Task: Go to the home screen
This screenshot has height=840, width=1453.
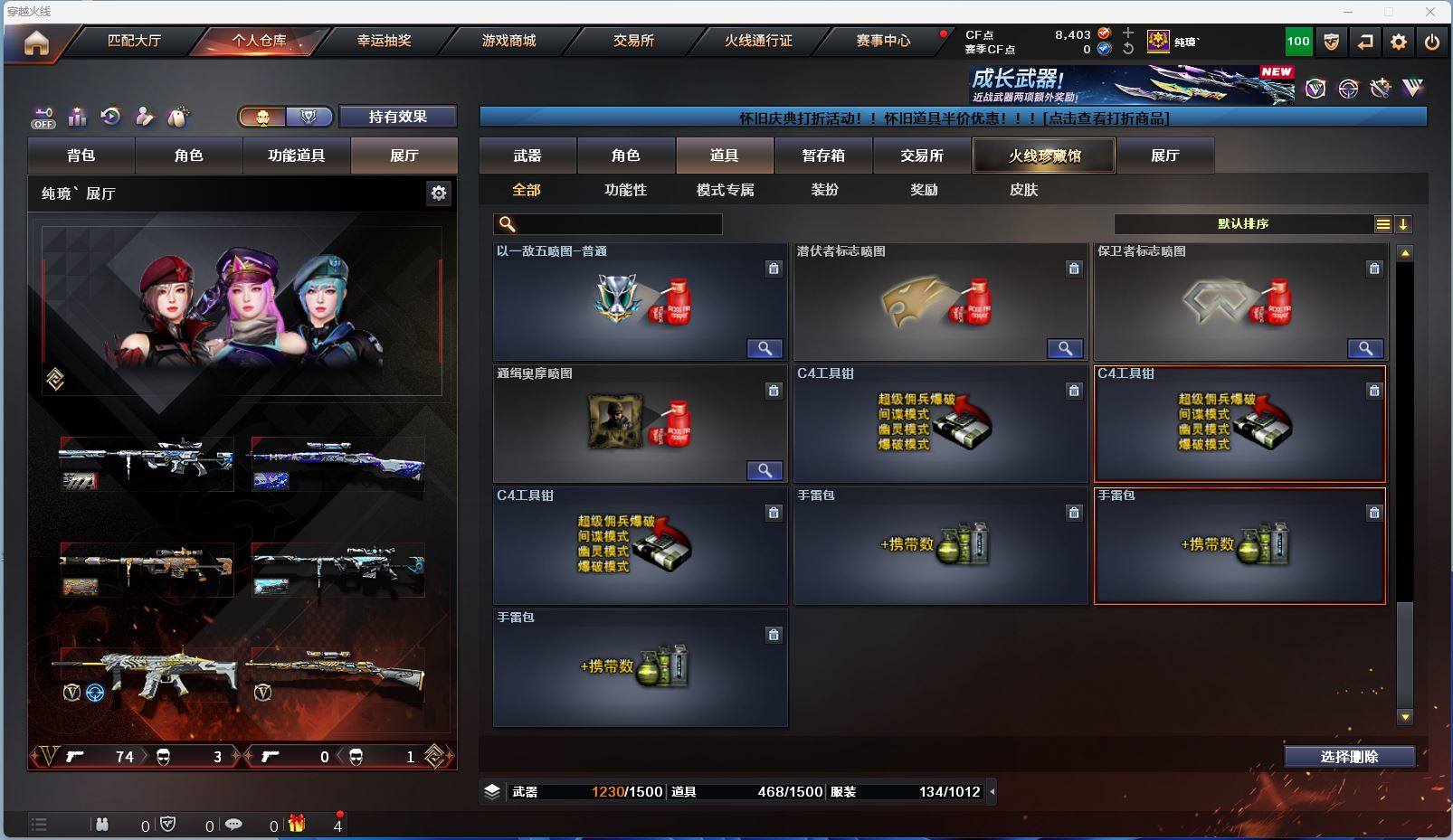Action: [x=36, y=42]
